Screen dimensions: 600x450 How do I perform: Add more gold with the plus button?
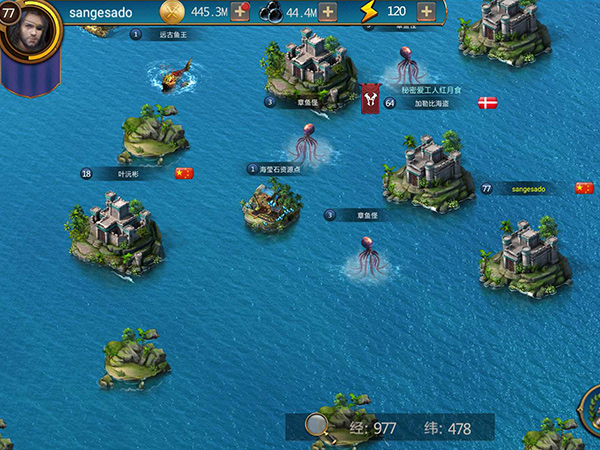[240, 12]
